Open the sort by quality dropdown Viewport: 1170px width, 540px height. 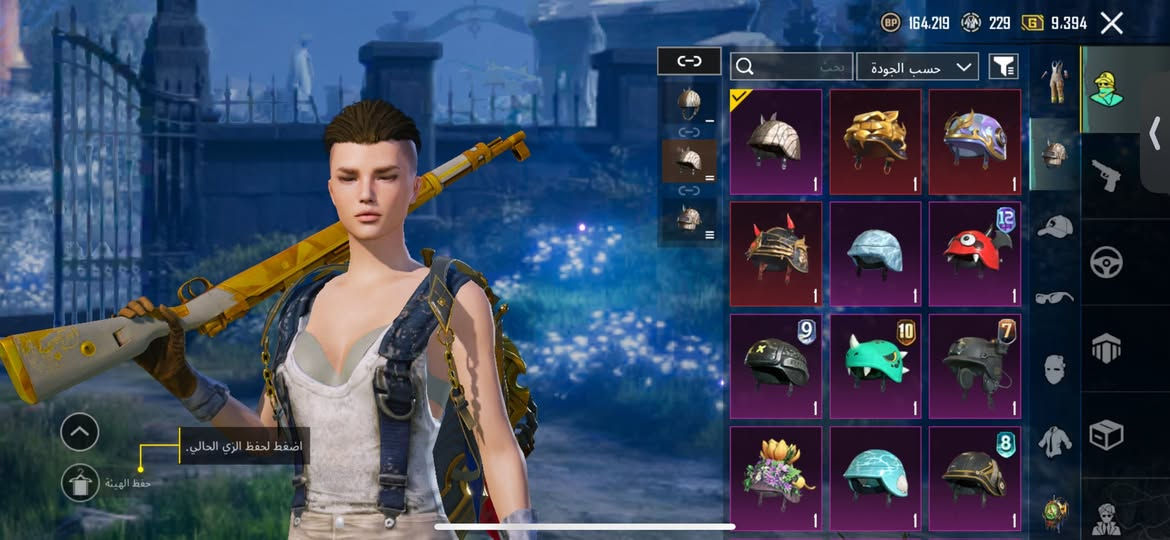917,67
